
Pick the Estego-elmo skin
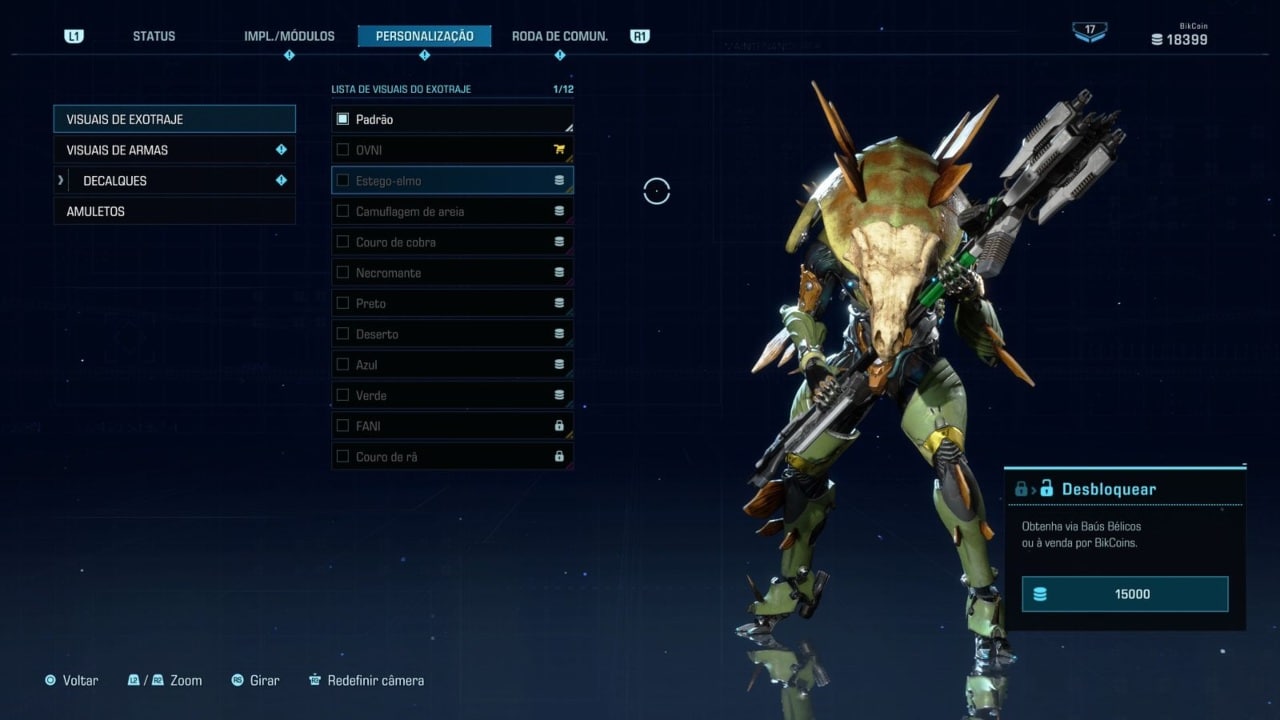coord(452,181)
